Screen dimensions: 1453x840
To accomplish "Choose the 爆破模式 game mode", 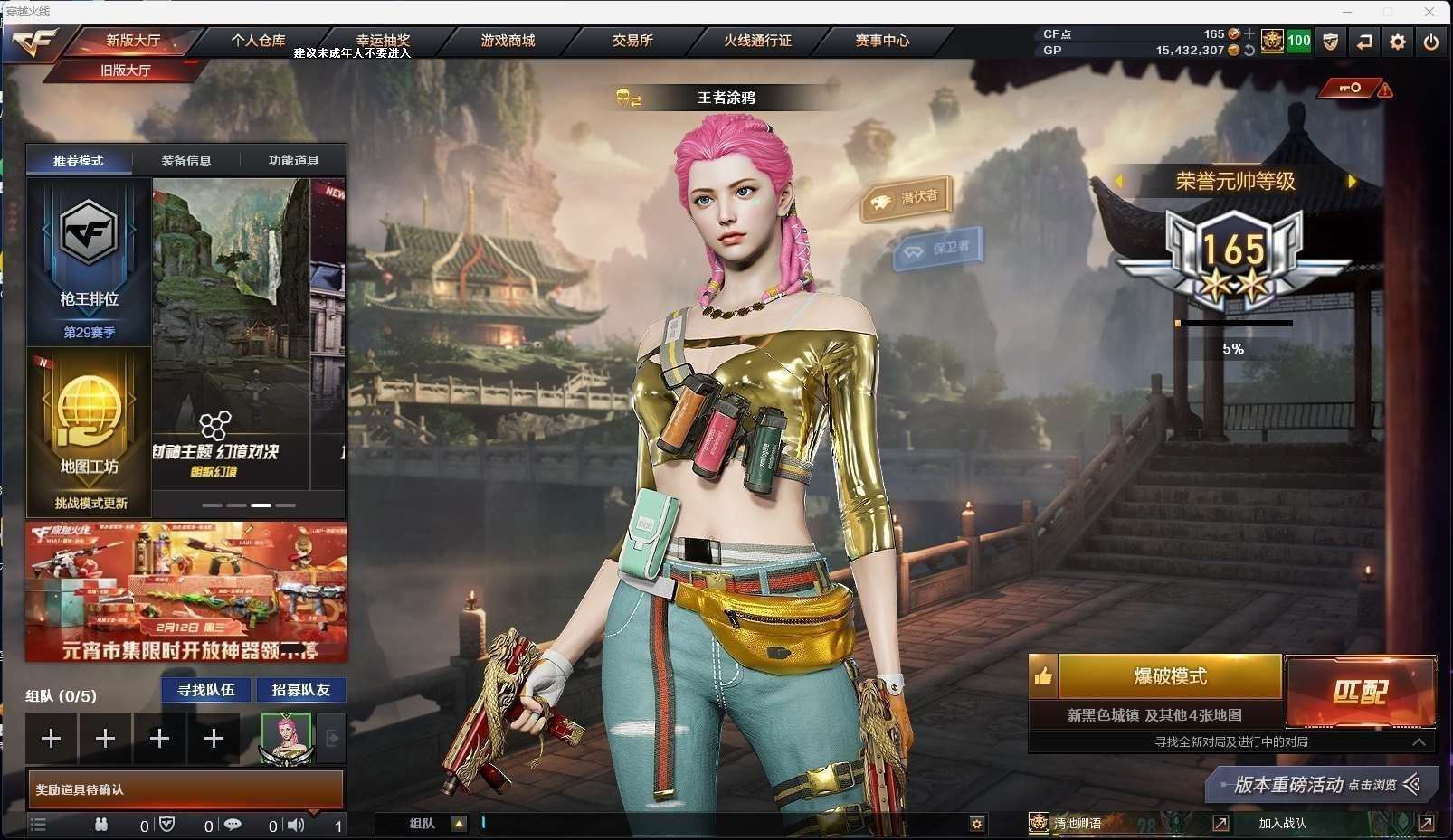I will [1170, 676].
